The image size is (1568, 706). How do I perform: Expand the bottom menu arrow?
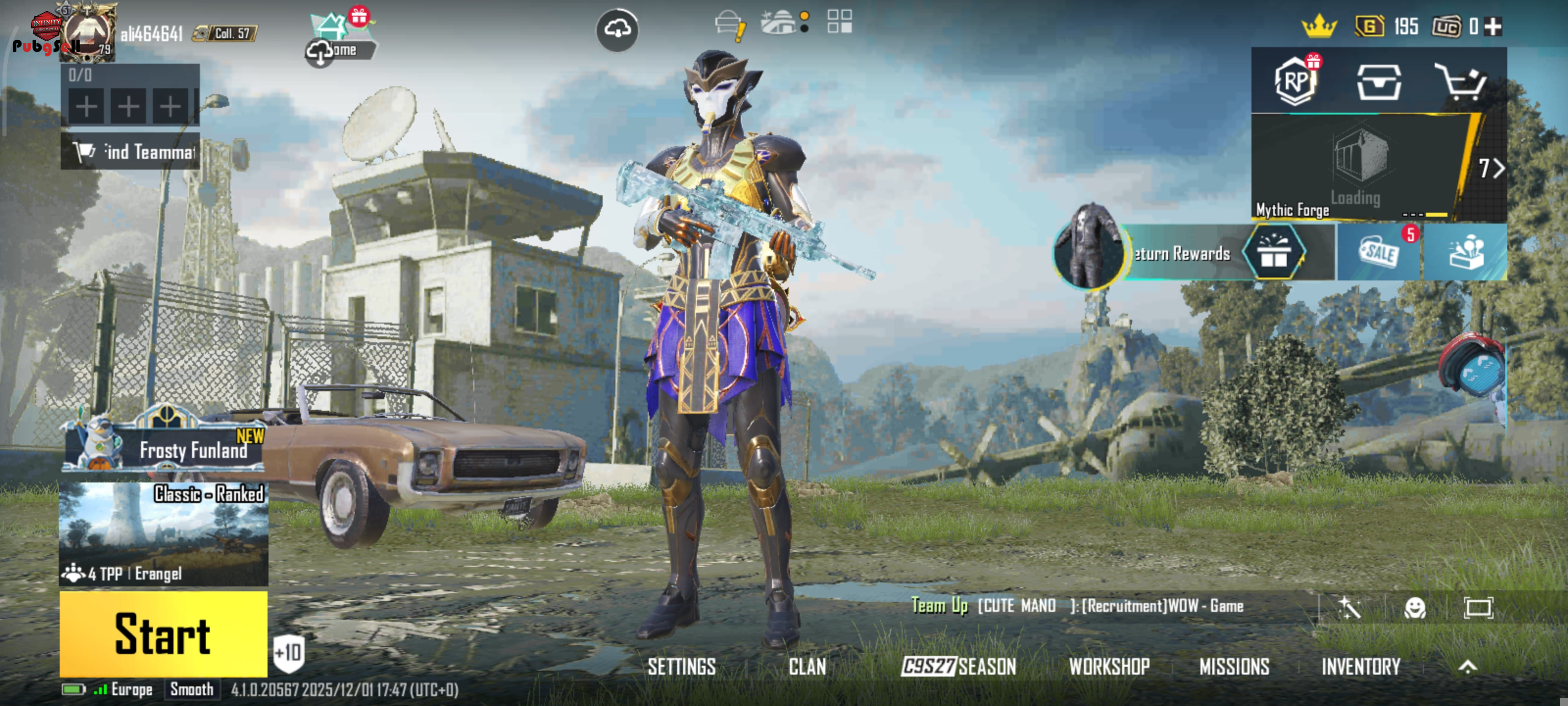(1468, 666)
